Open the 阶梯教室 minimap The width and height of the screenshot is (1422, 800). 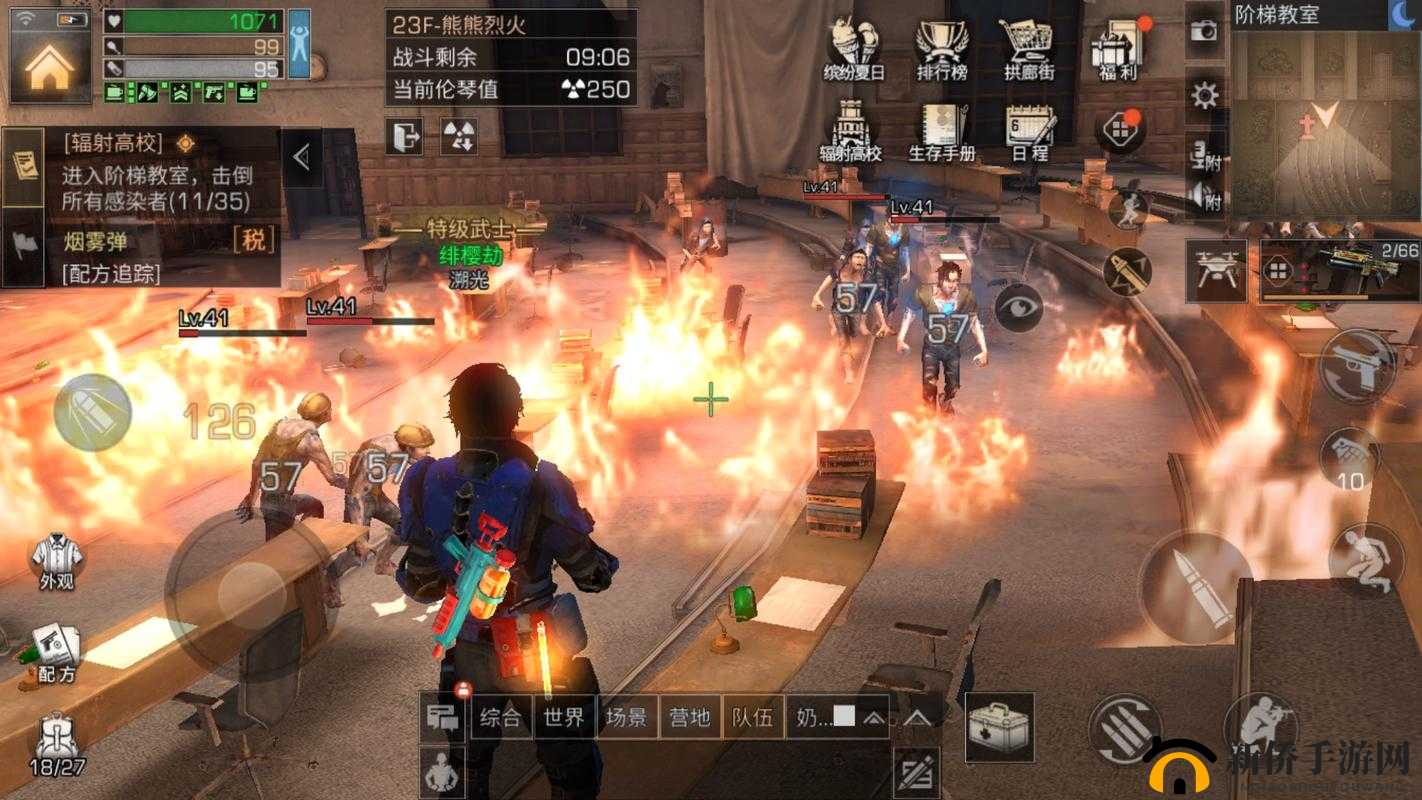(x=1324, y=122)
